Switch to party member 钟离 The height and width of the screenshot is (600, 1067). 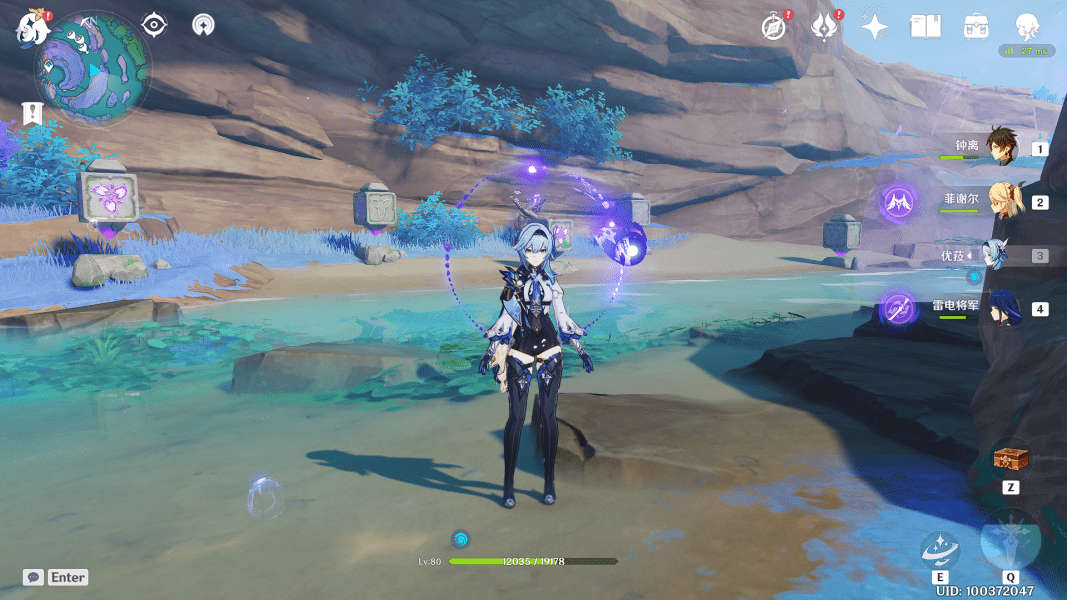pos(1001,148)
